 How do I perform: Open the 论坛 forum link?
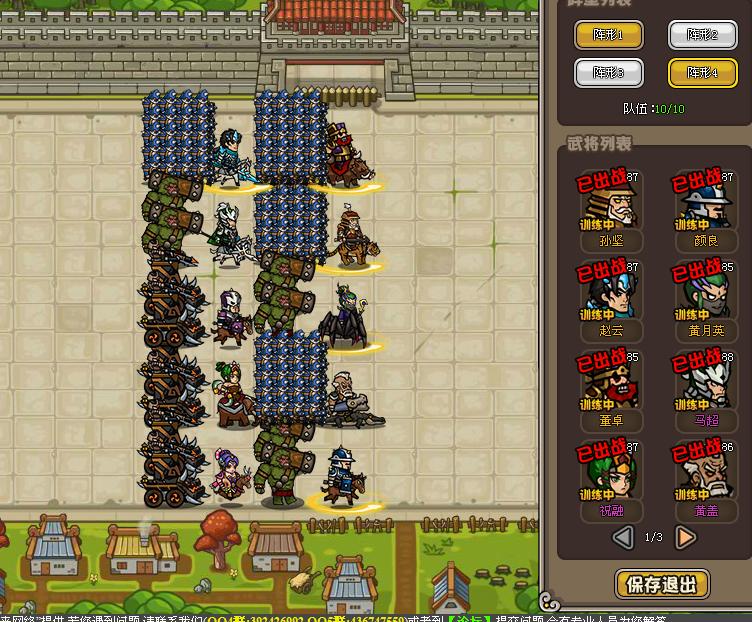tap(471, 617)
